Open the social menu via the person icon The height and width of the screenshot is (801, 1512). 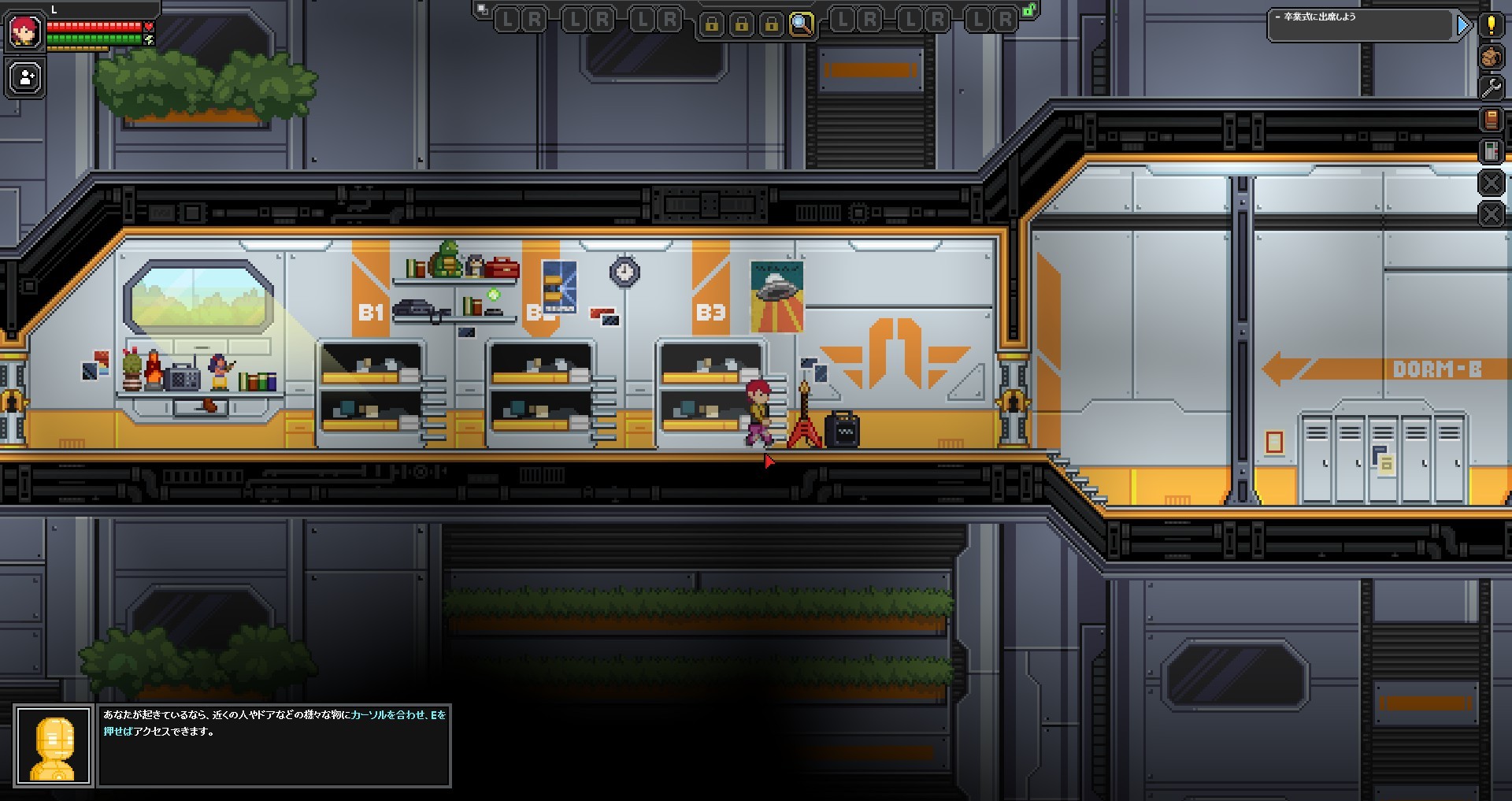[x=24, y=79]
